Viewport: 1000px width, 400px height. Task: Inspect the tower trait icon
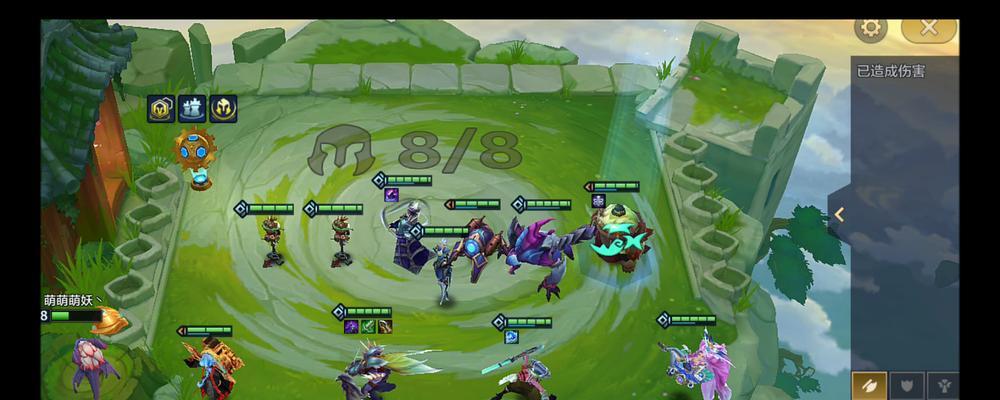pos(192,108)
